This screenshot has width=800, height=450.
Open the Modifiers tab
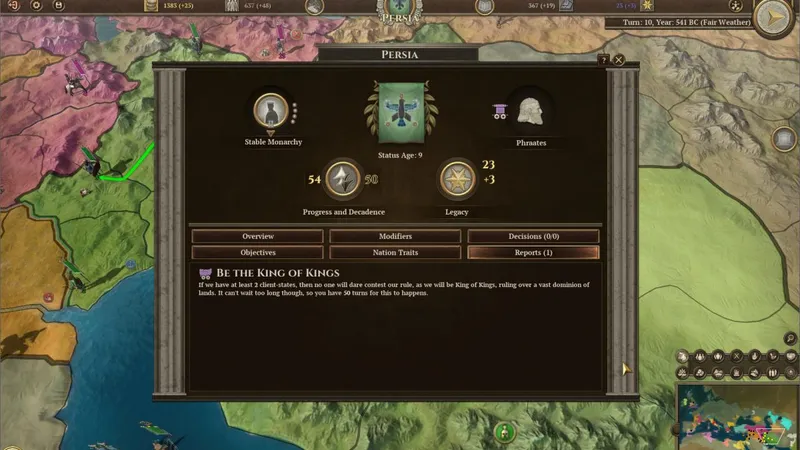click(x=395, y=236)
